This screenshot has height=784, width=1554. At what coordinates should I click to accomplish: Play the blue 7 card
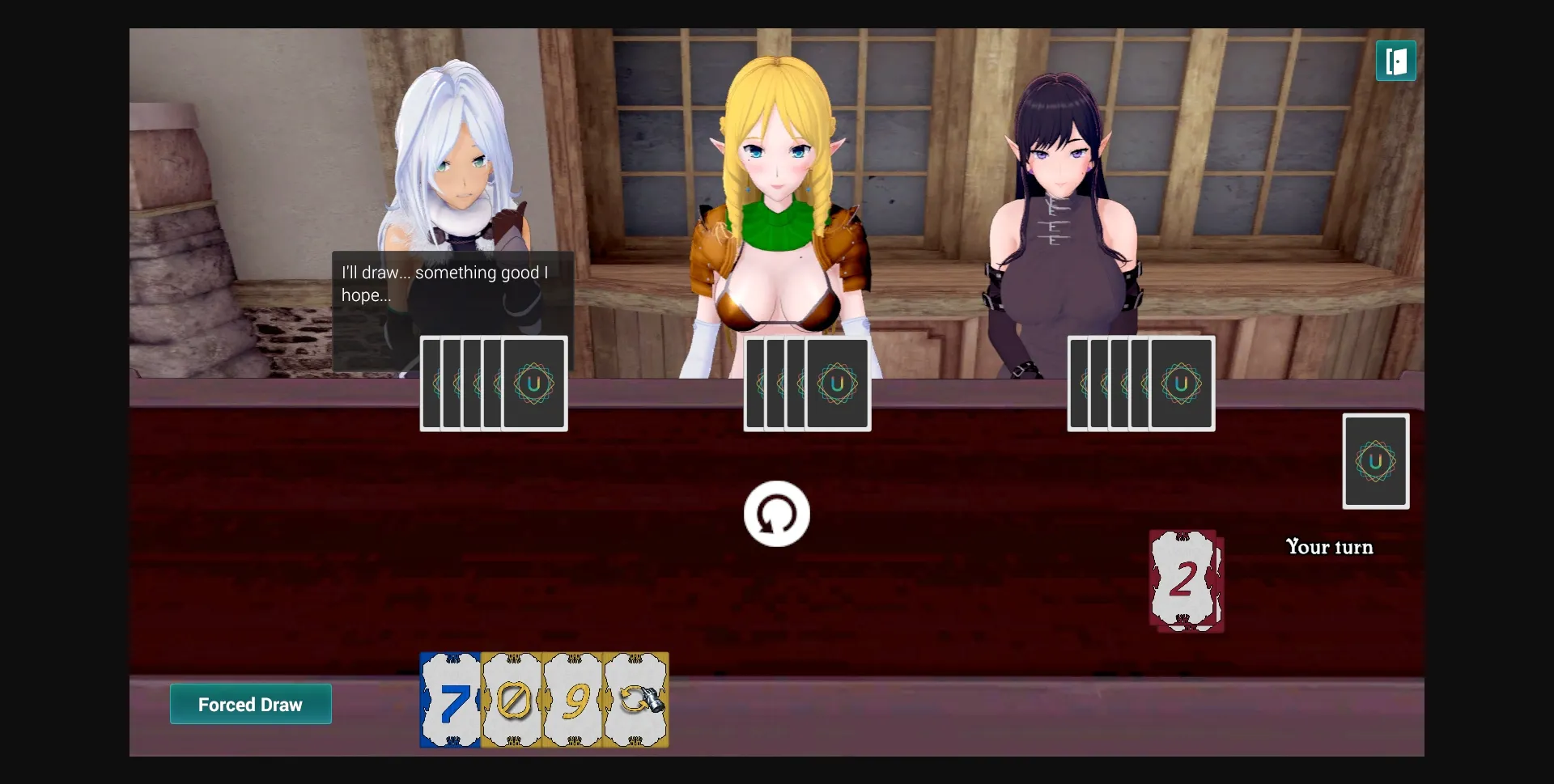pyautogui.click(x=451, y=701)
